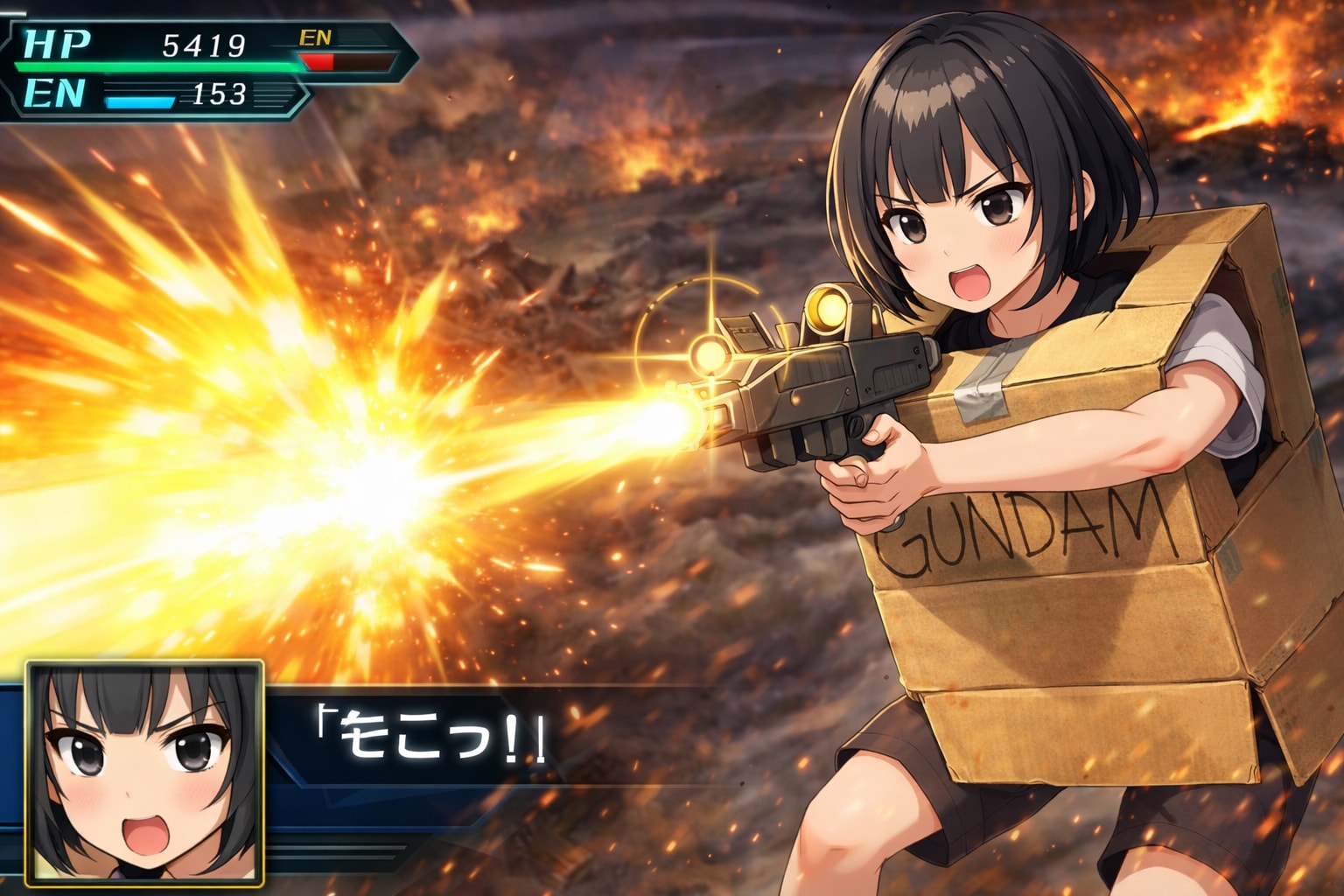Click the pilot portrait beside the dialogue
This screenshot has width=1344, height=896.
click(145, 771)
